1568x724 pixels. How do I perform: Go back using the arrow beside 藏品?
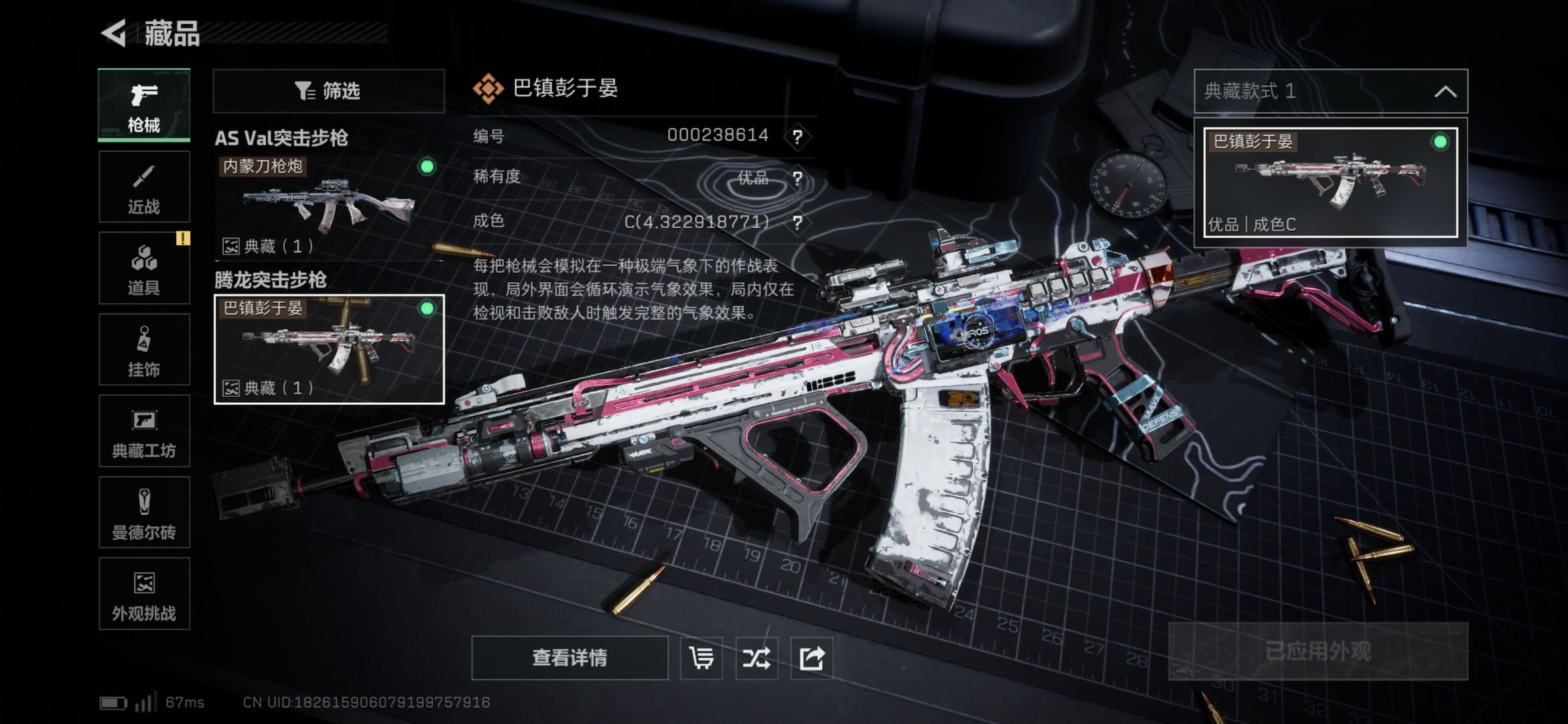click(x=115, y=33)
